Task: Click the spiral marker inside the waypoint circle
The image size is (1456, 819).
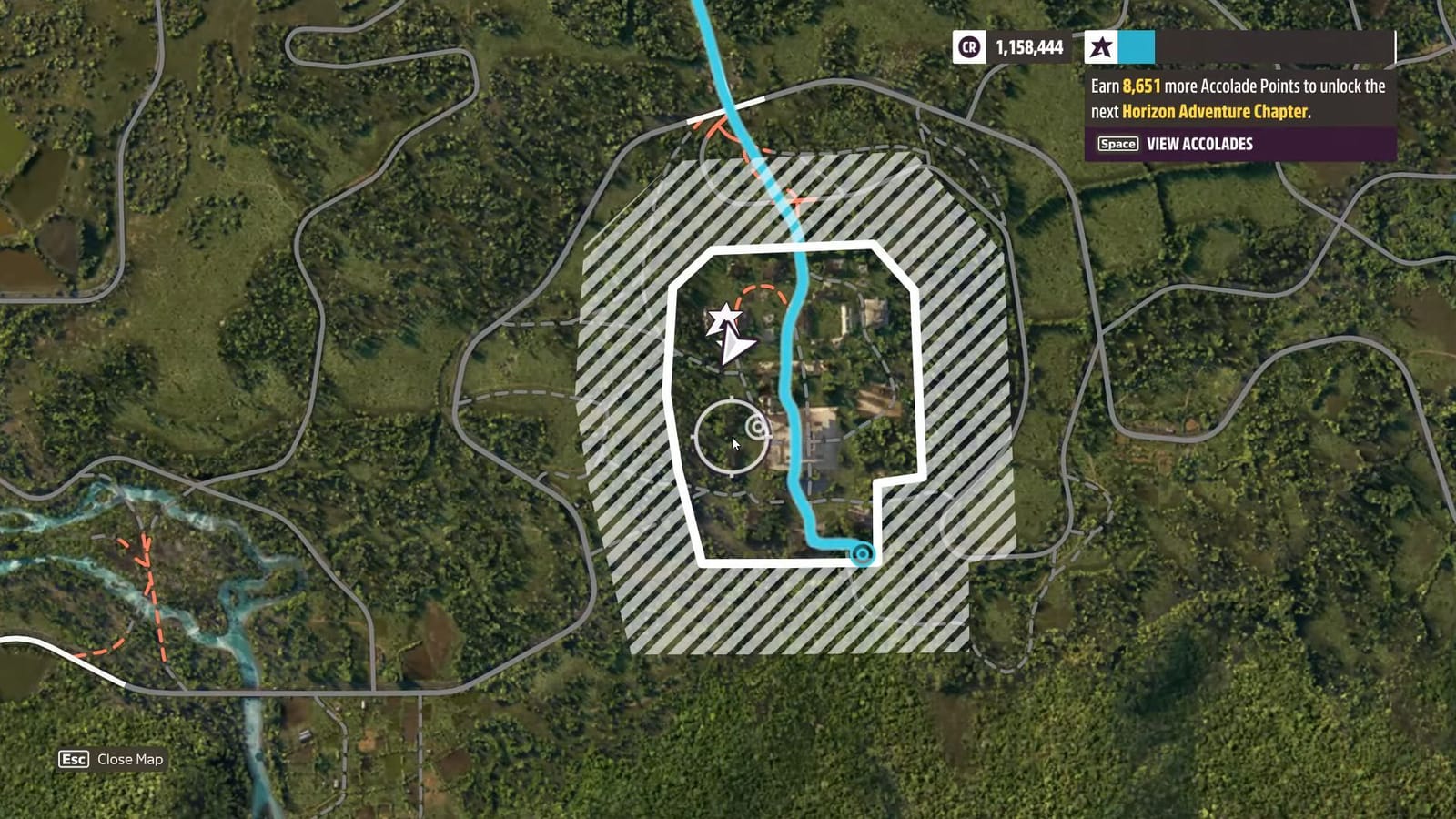Action: (756, 425)
